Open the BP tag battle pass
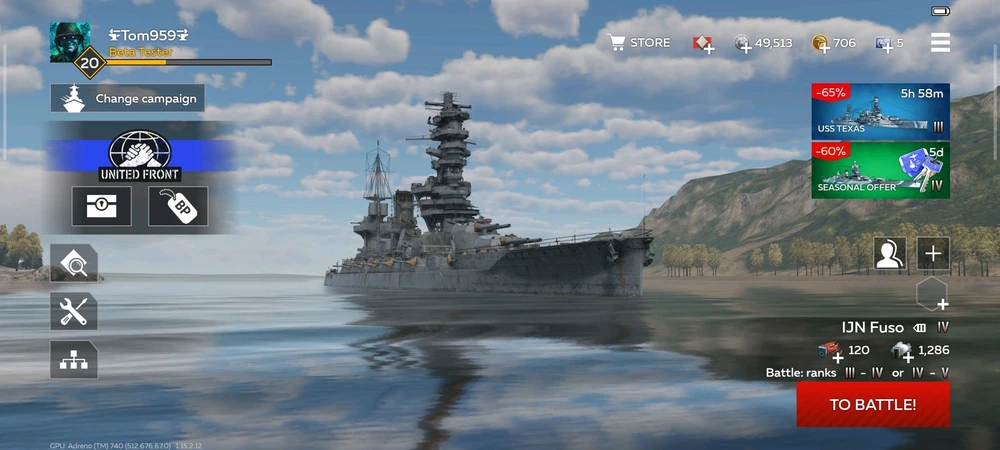 tap(178, 206)
